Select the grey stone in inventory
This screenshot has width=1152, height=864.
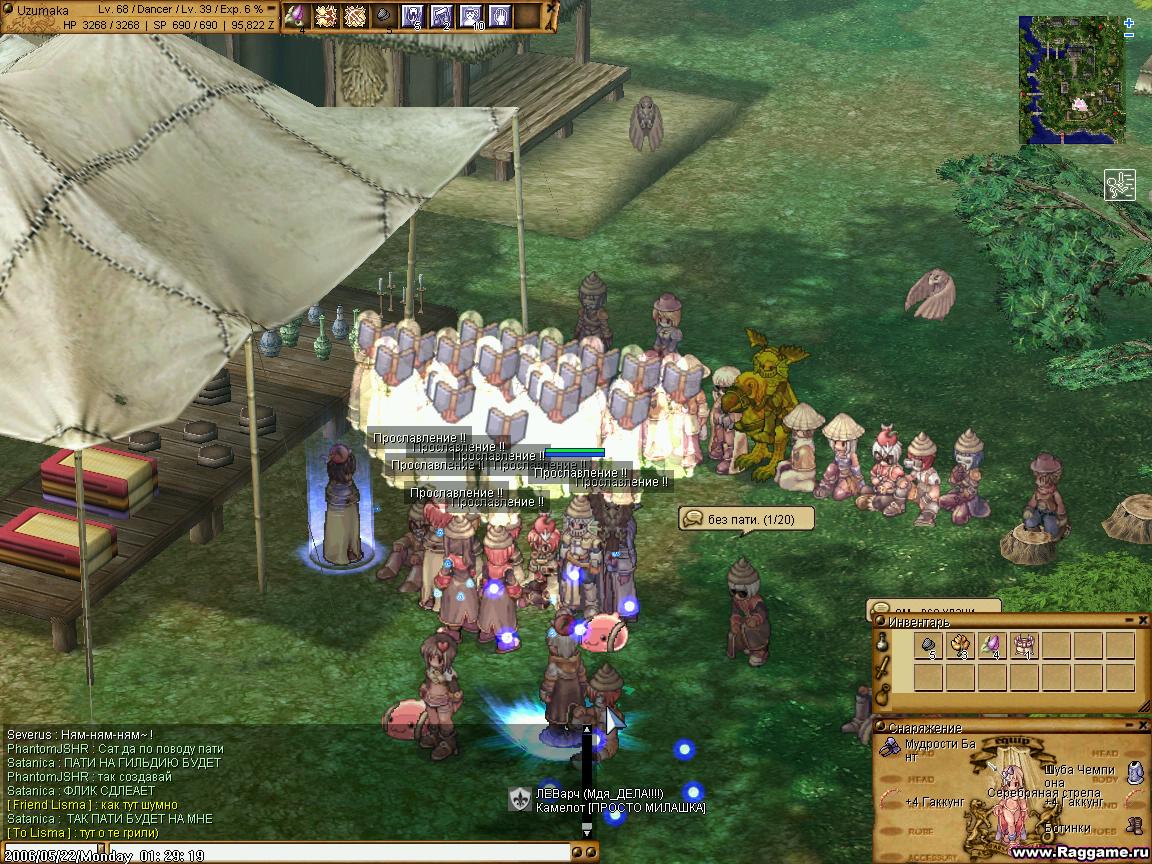pyautogui.click(x=928, y=646)
